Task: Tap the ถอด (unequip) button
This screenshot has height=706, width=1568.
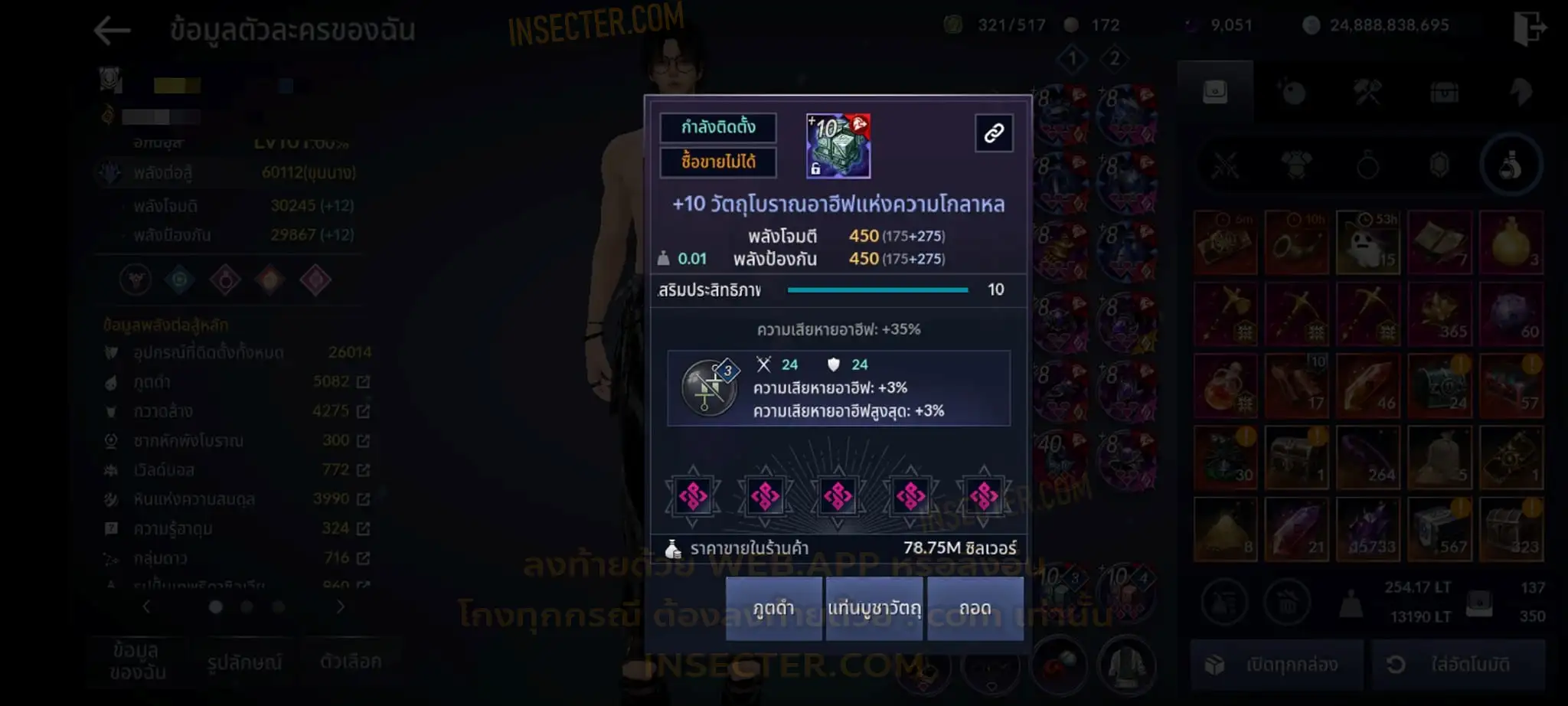Action: pyautogui.click(x=975, y=609)
